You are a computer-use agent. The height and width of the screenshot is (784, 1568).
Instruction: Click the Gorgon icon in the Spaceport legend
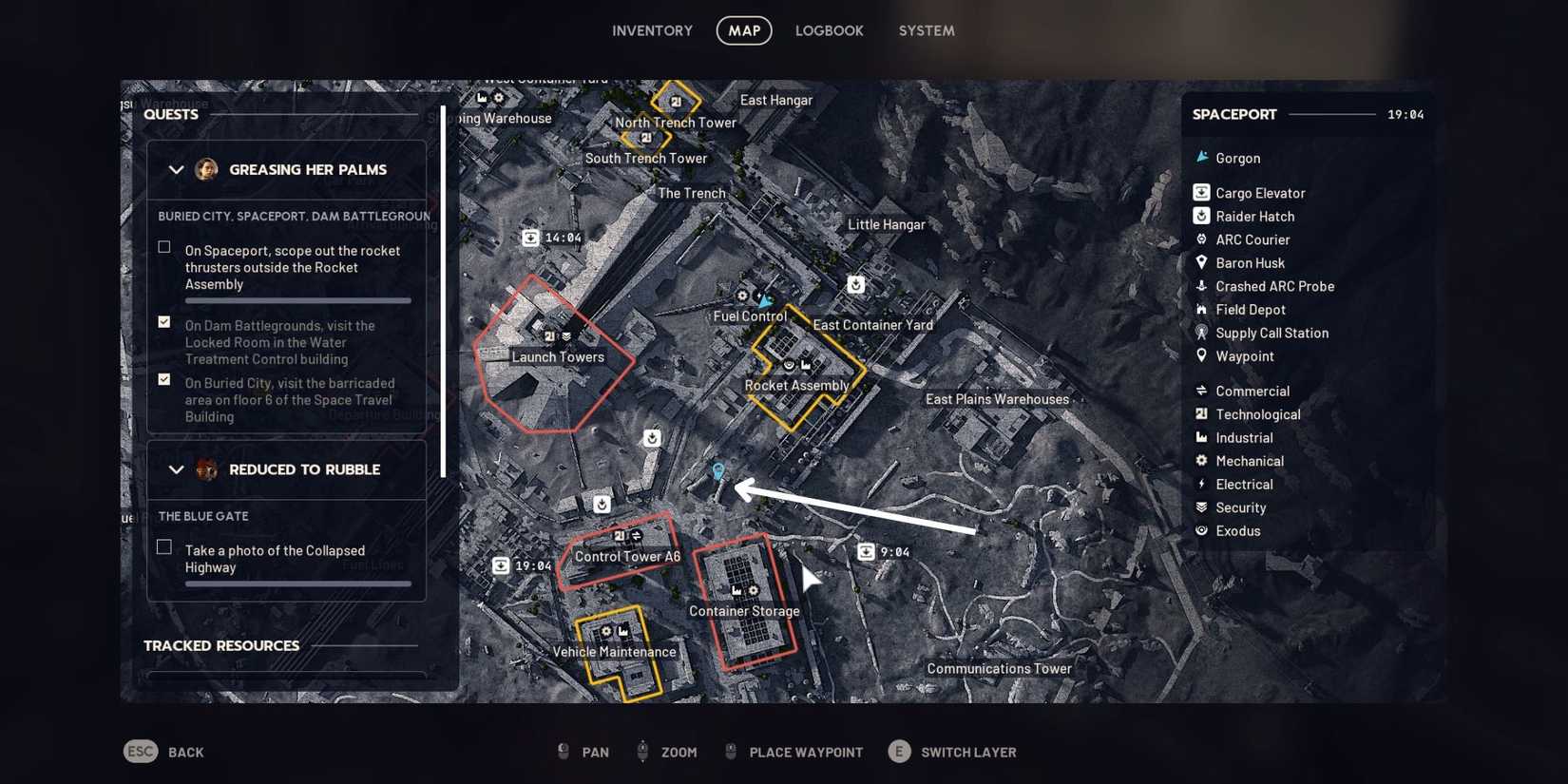(1200, 158)
